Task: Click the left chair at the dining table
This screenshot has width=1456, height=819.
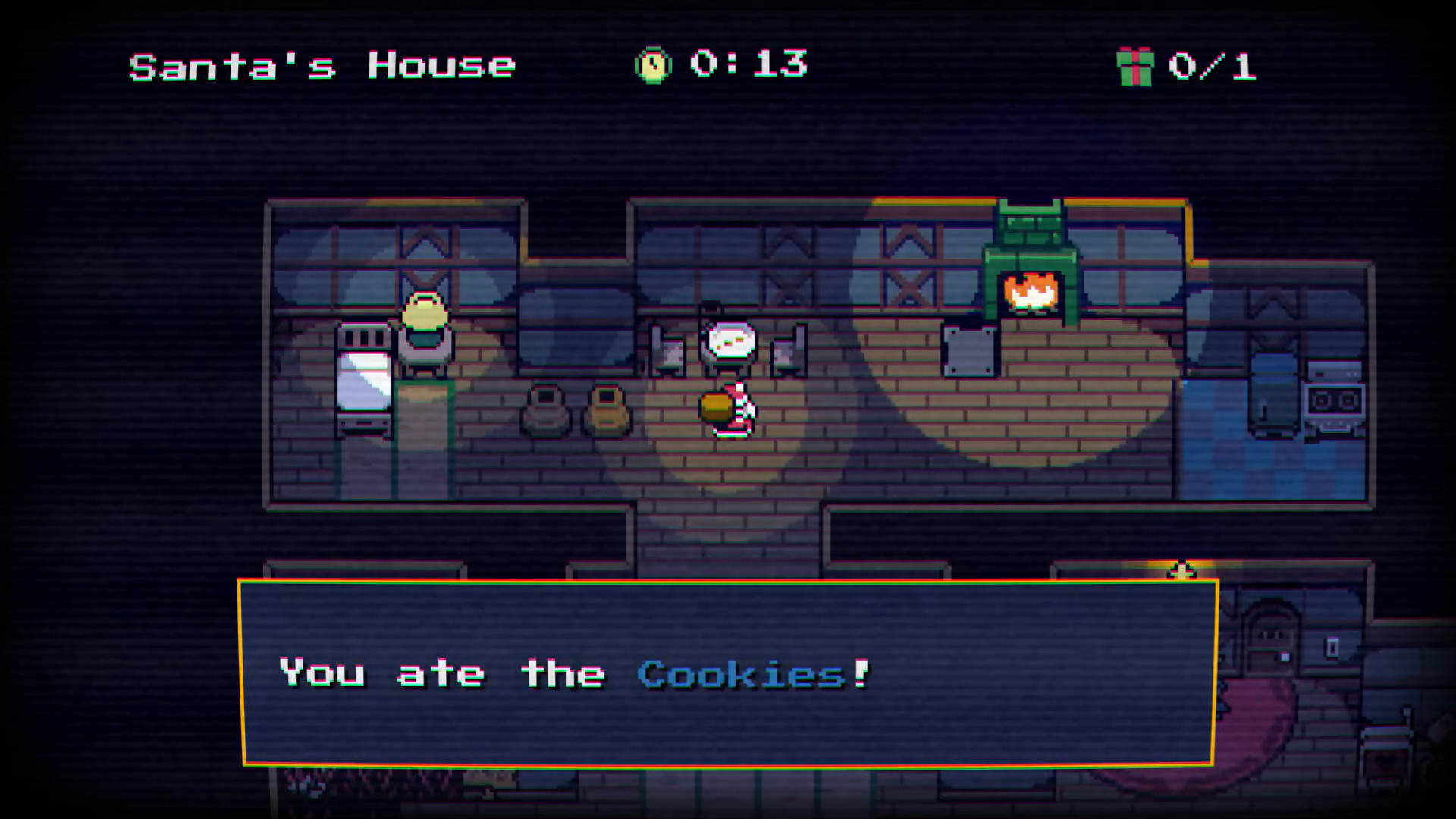Action: (x=670, y=349)
